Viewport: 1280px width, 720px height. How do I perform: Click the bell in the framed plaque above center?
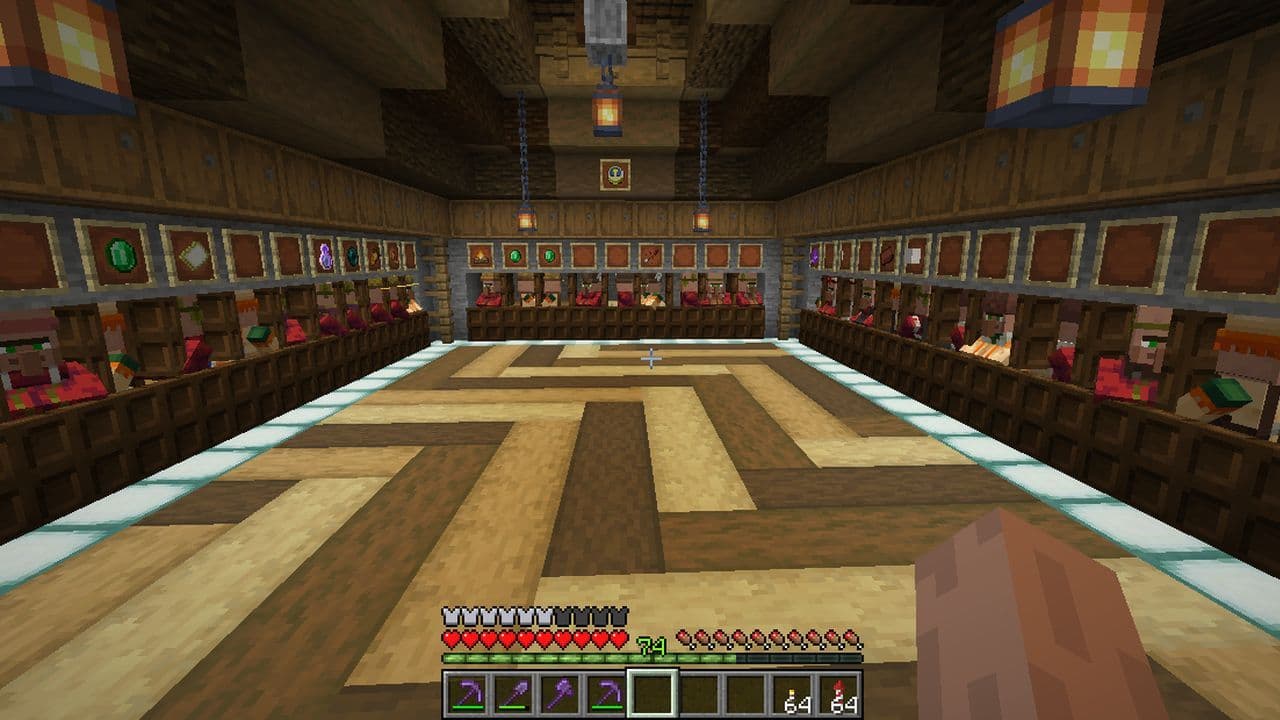pyautogui.click(x=616, y=176)
